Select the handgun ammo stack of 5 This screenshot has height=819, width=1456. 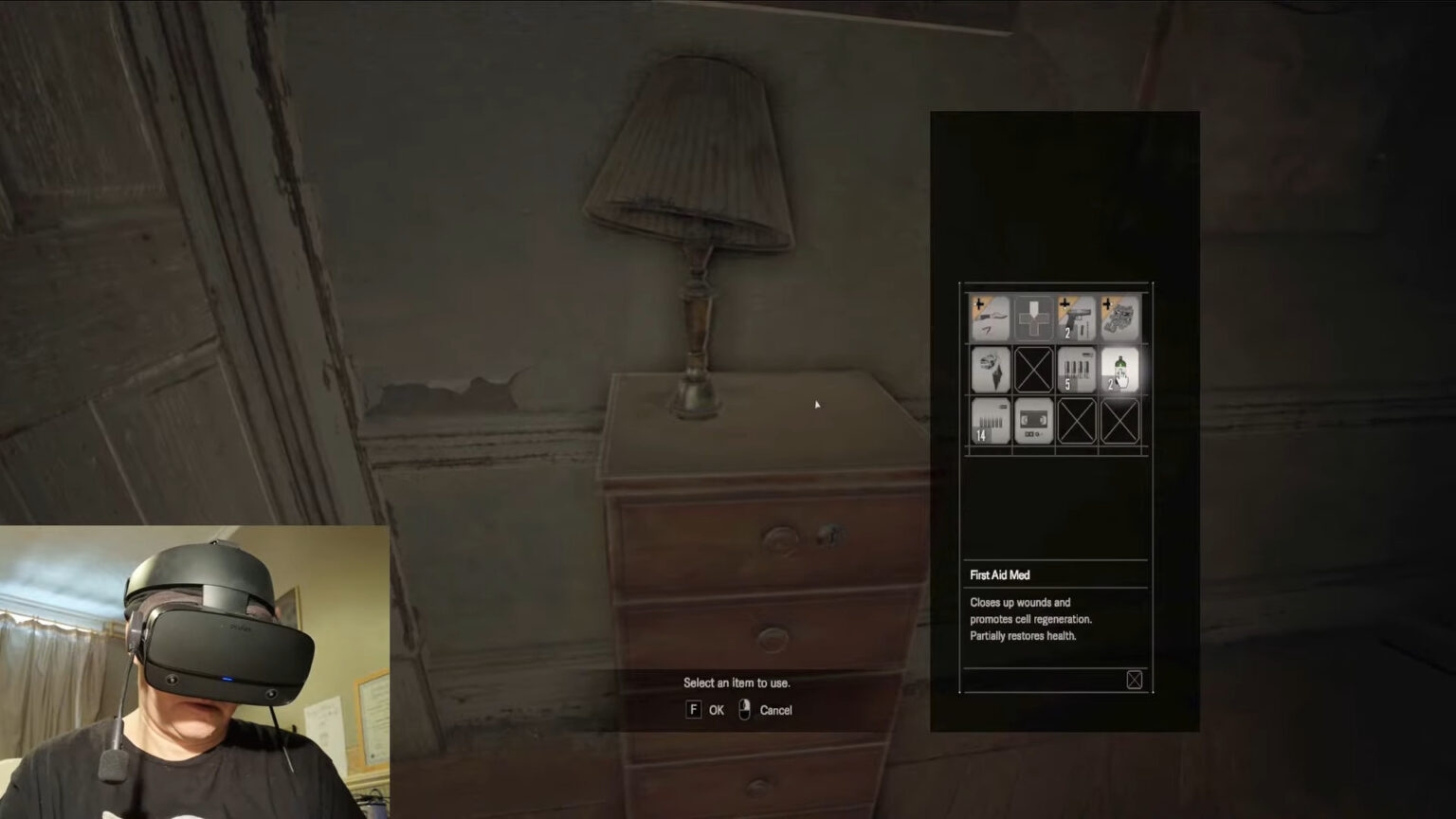(1077, 370)
